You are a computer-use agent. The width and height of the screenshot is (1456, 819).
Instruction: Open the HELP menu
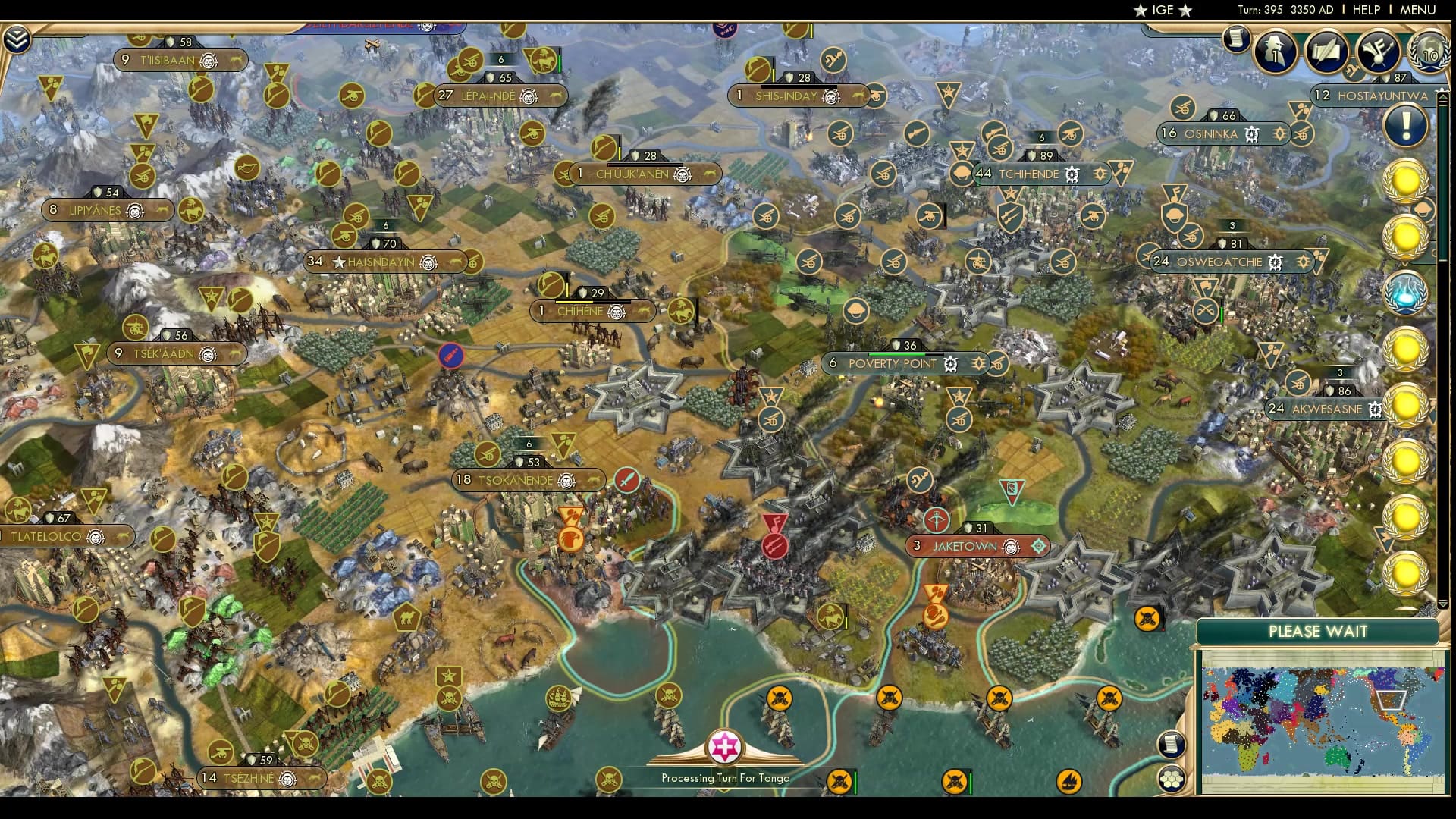[1365, 10]
